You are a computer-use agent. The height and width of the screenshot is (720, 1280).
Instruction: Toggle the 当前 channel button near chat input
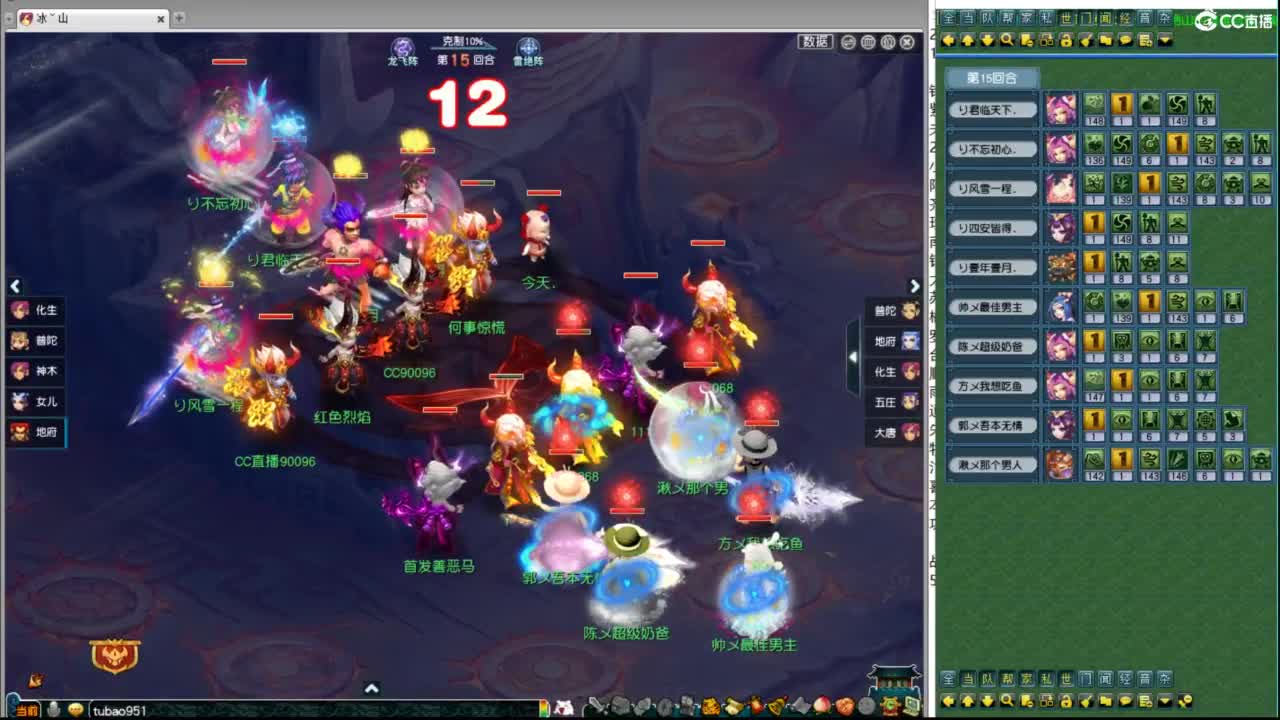[25, 708]
